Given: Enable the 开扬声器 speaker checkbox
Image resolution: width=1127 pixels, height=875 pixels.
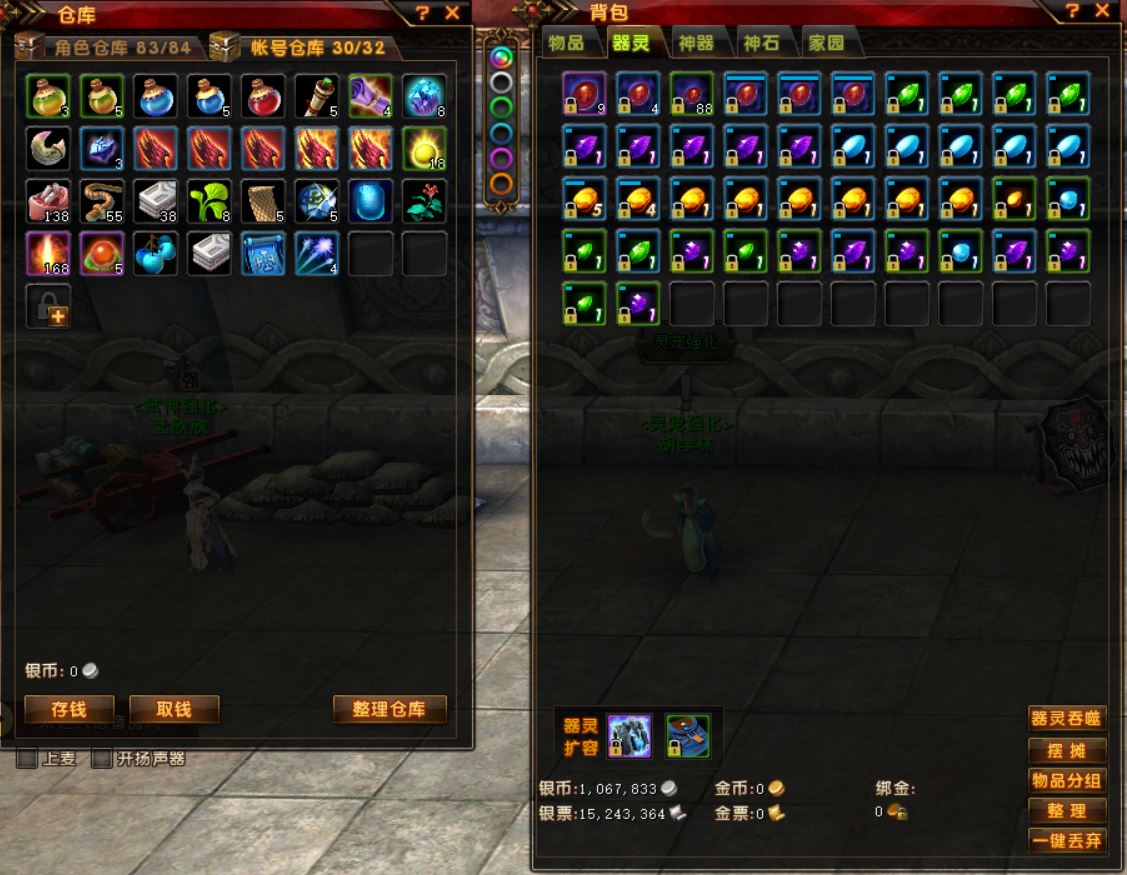Looking at the screenshot, I should point(101,759).
